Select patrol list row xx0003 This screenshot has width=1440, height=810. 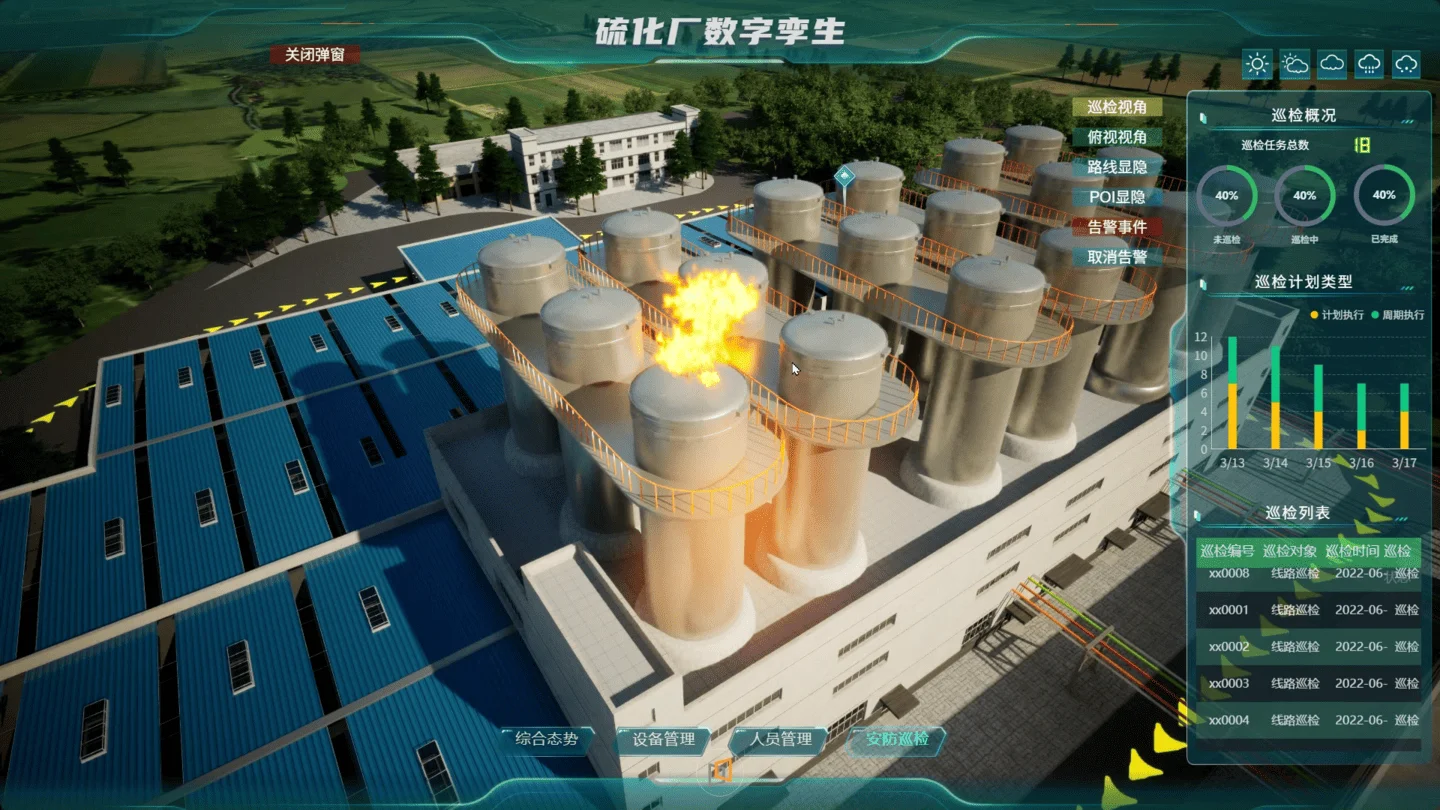1309,684
